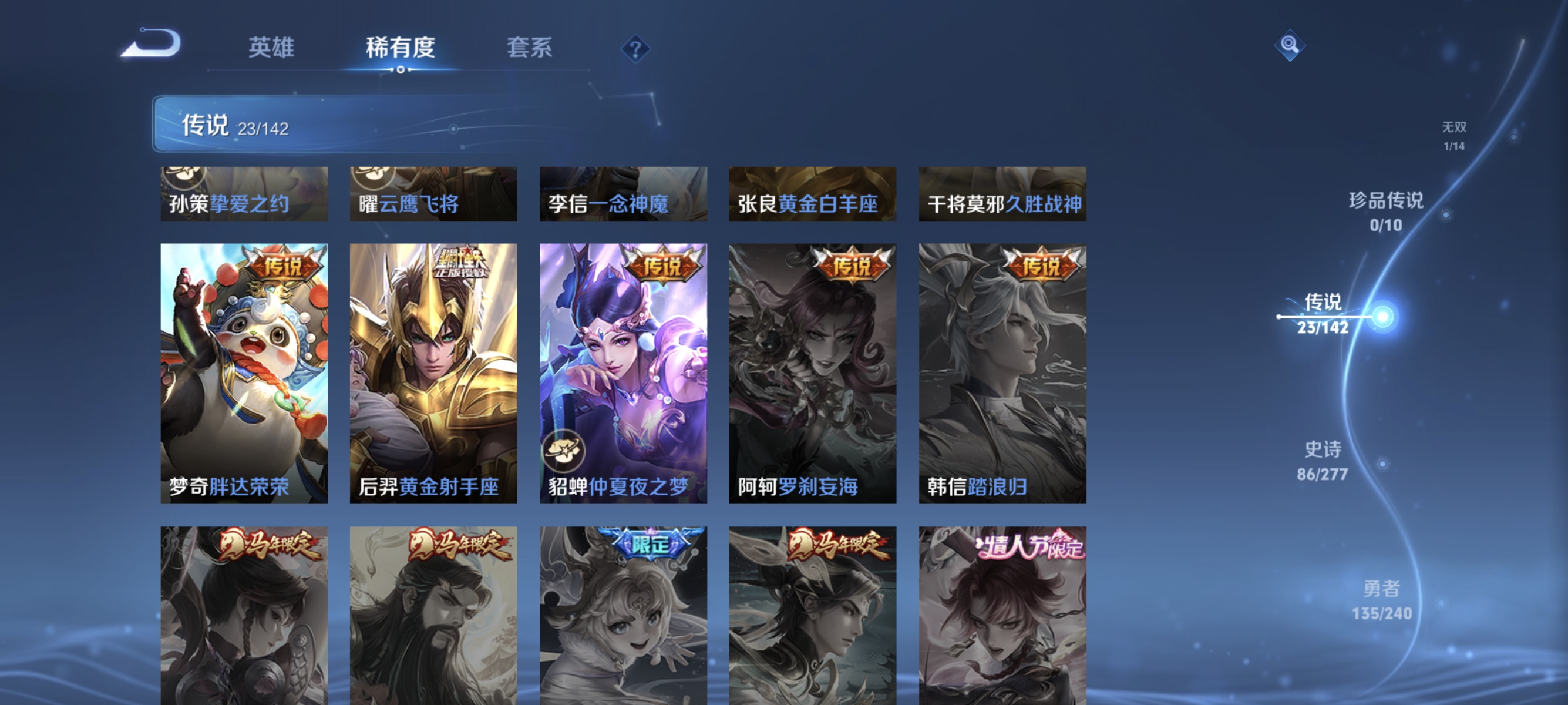Click the 情人节限定 badge on the last skin

pyautogui.click(x=1029, y=547)
